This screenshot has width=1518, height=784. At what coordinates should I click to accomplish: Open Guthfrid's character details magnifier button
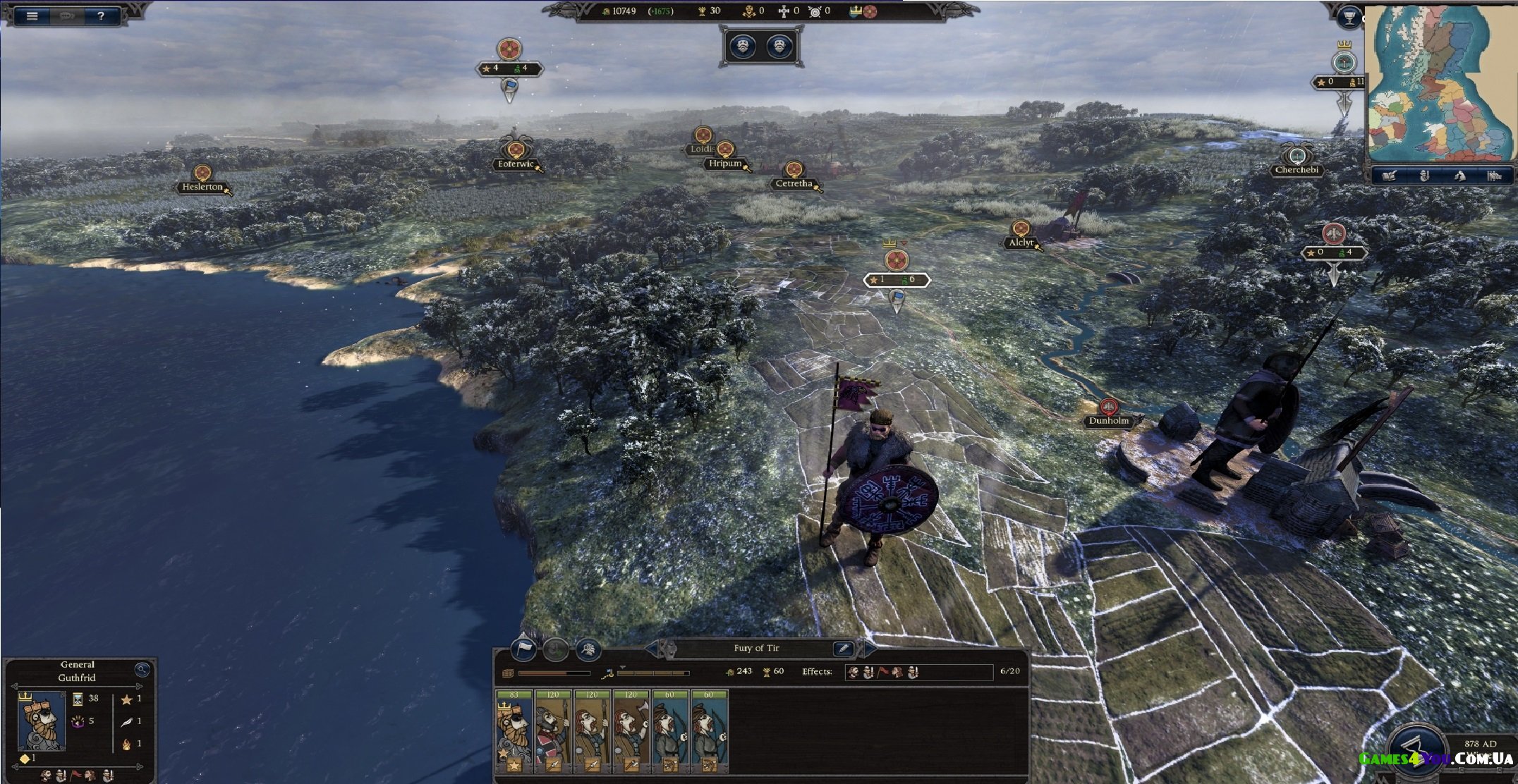[x=142, y=669]
